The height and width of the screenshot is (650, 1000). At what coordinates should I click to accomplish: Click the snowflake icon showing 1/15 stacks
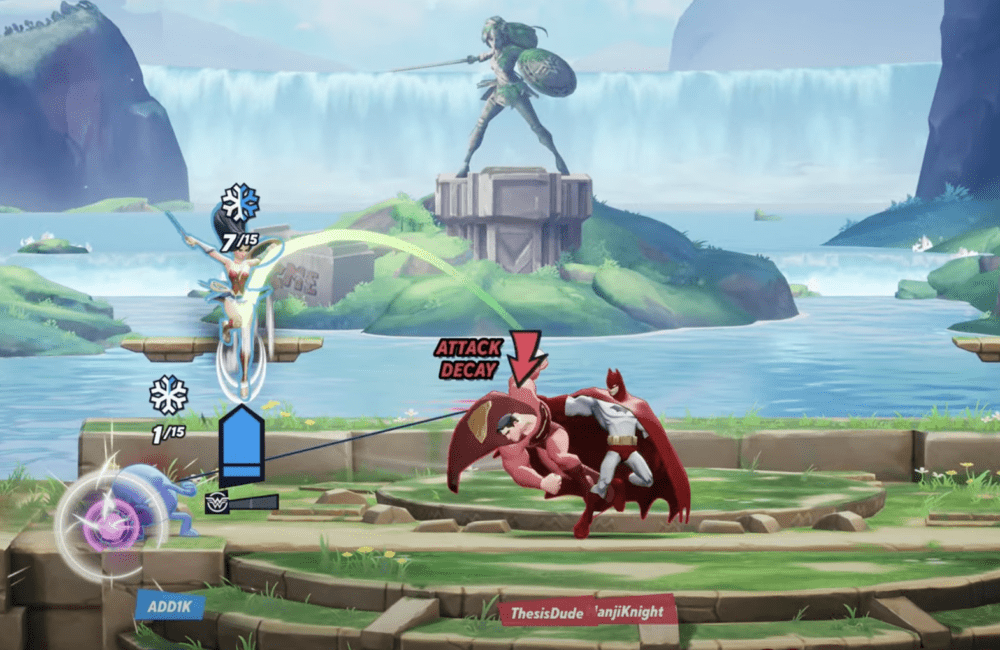tap(169, 395)
